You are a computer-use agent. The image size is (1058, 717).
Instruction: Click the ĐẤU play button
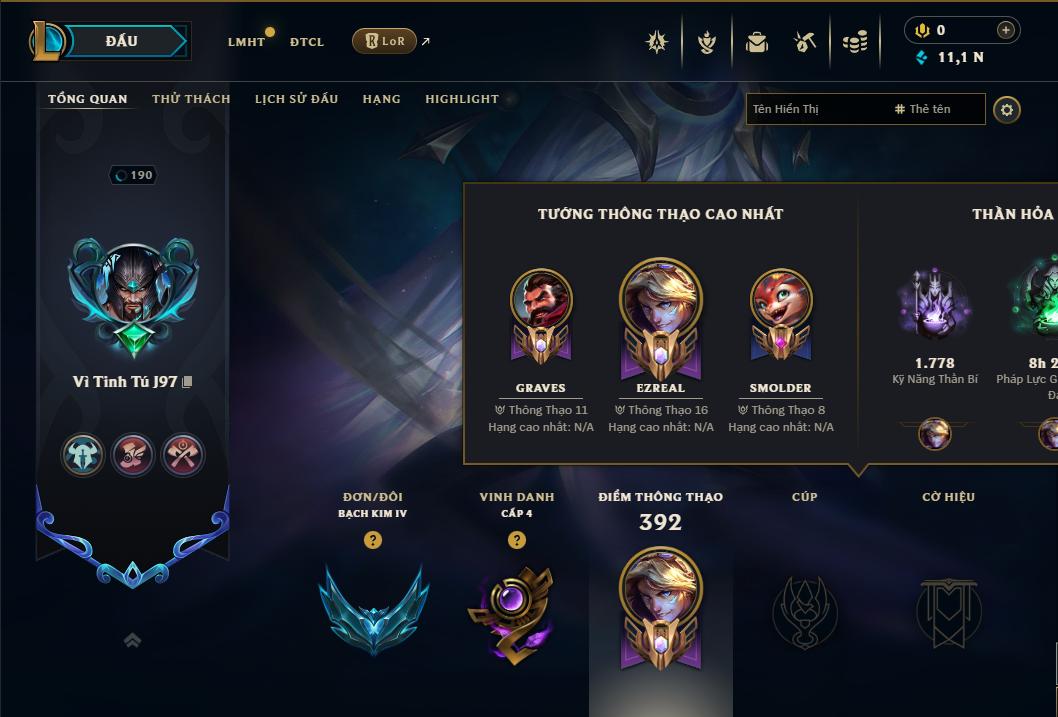tap(121, 41)
